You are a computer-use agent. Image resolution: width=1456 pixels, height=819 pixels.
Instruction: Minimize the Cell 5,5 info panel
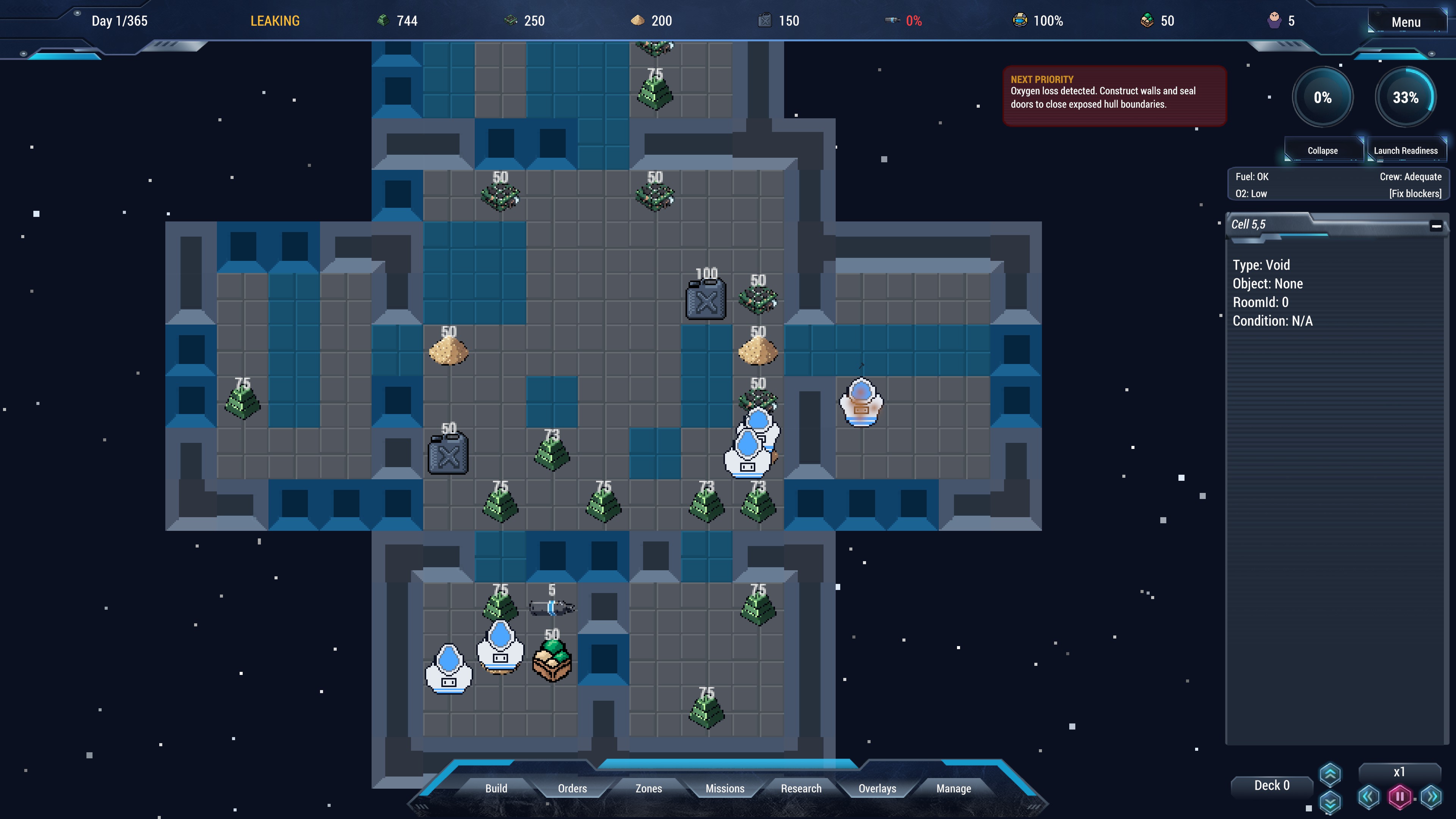[x=1436, y=226]
